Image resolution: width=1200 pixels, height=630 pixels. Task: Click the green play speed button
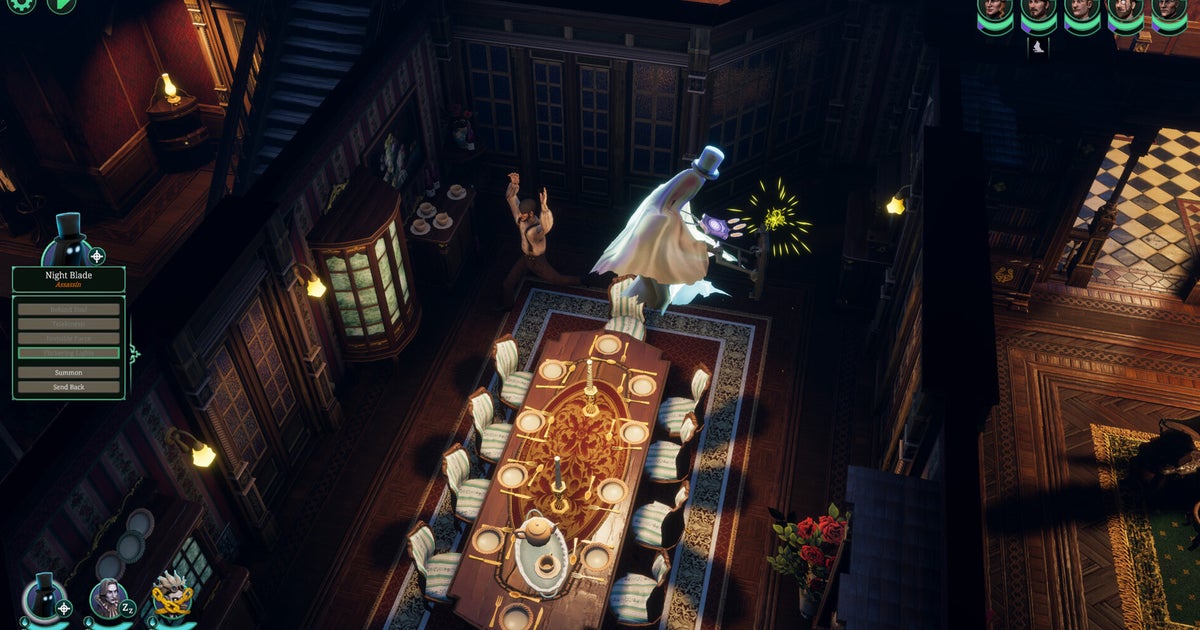coord(61,4)
